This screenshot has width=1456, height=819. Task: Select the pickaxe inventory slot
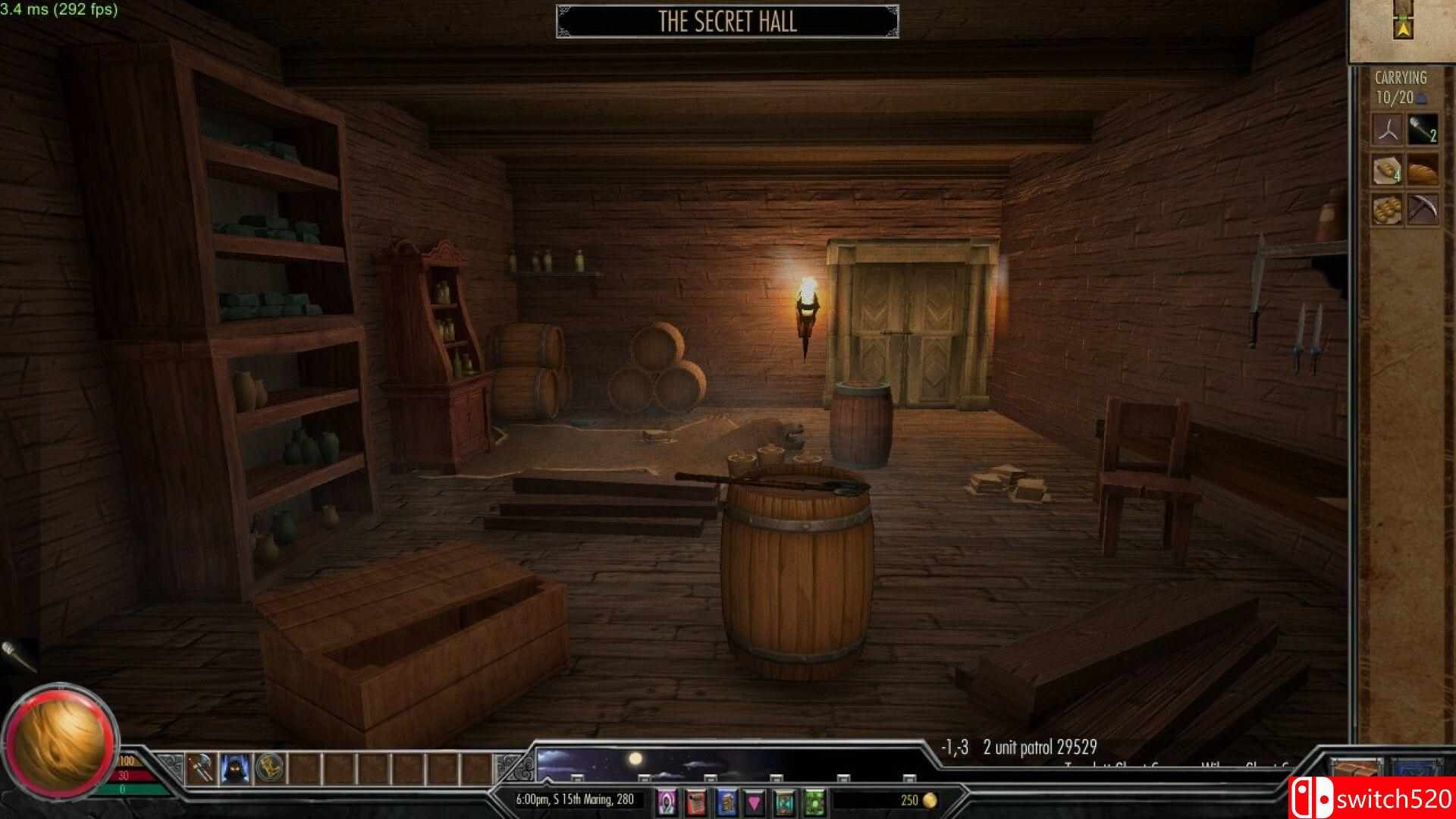coord(1423,209)
